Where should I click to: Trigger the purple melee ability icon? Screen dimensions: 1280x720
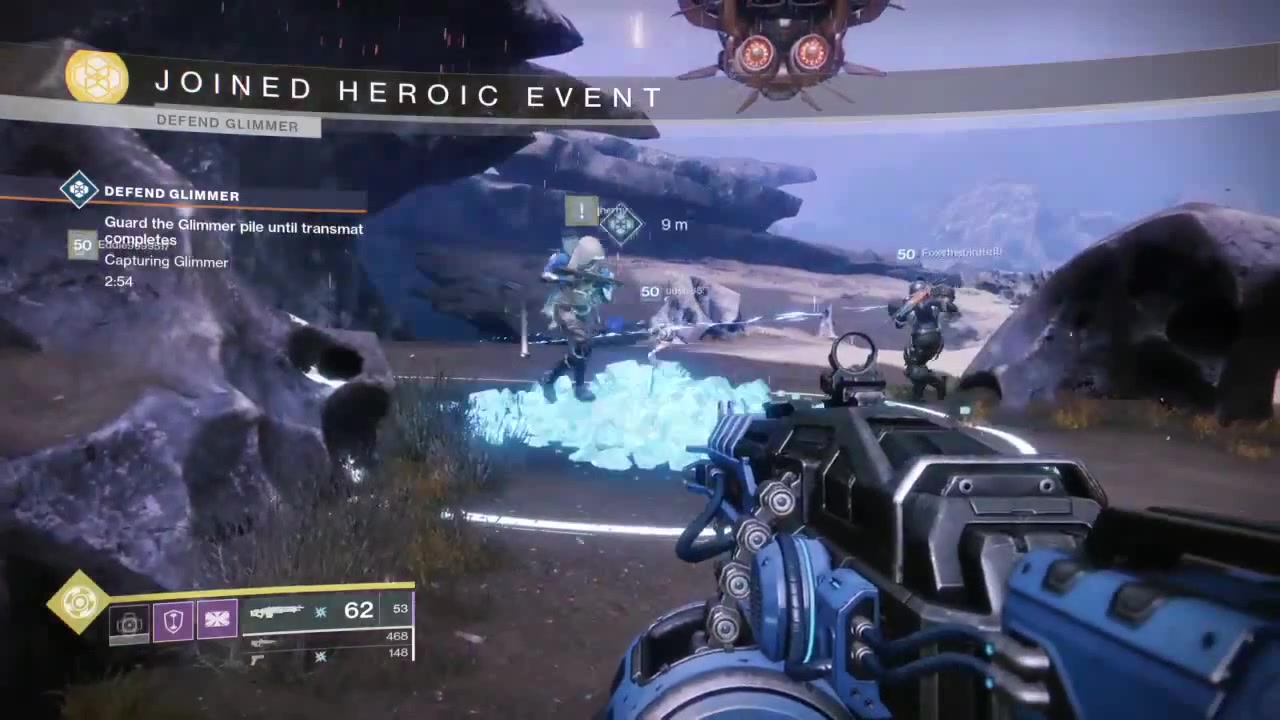coord(217,620)
